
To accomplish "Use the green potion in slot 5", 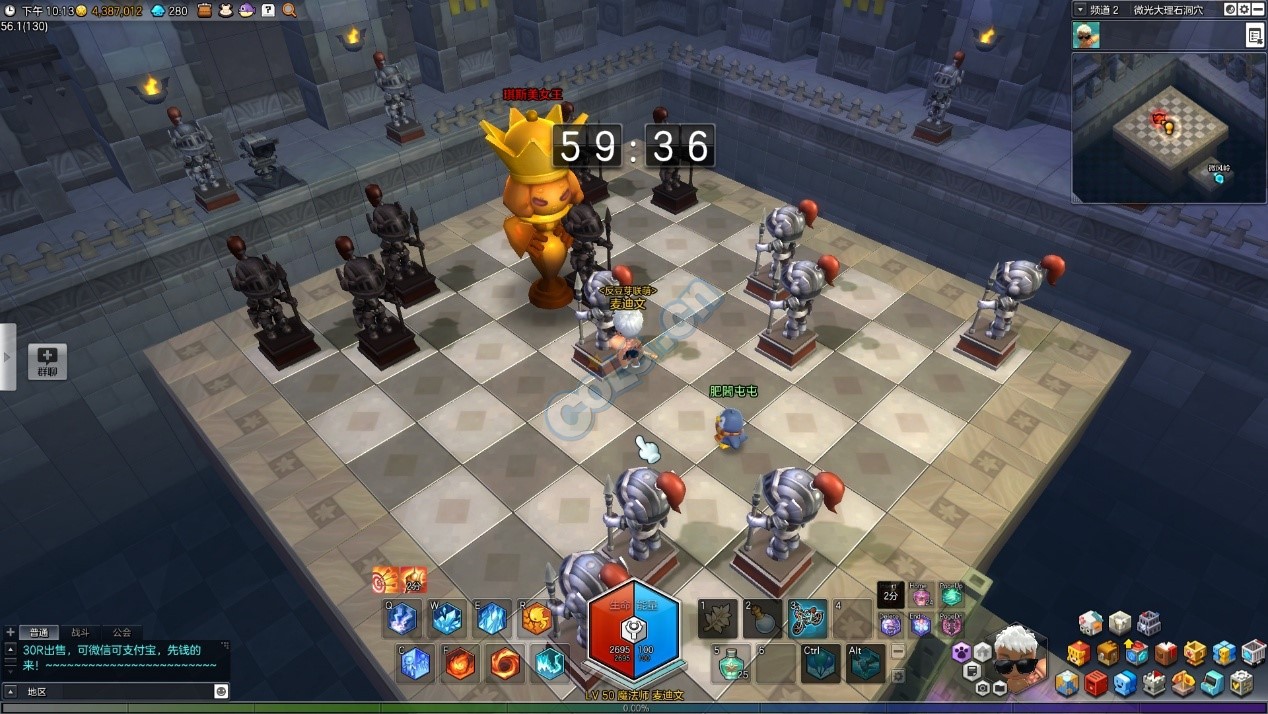I will (x=732, y=663).
